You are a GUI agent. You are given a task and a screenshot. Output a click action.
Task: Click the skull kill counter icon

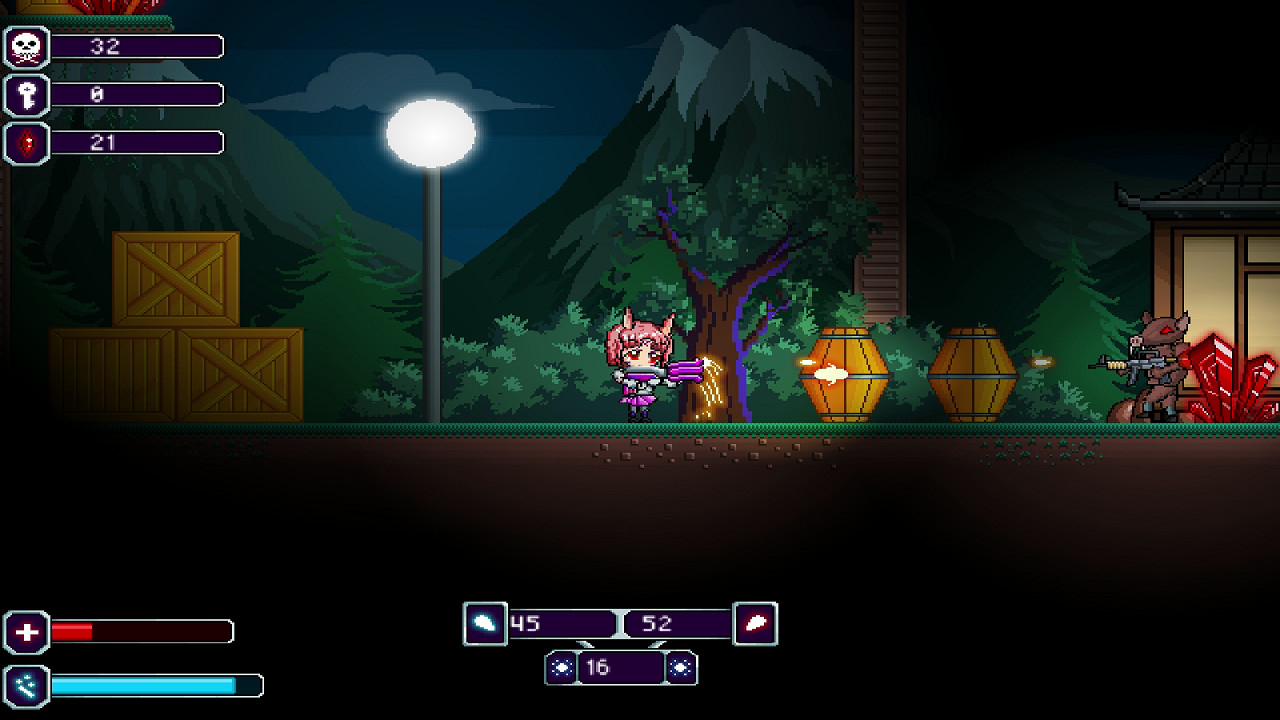[27, 47]
